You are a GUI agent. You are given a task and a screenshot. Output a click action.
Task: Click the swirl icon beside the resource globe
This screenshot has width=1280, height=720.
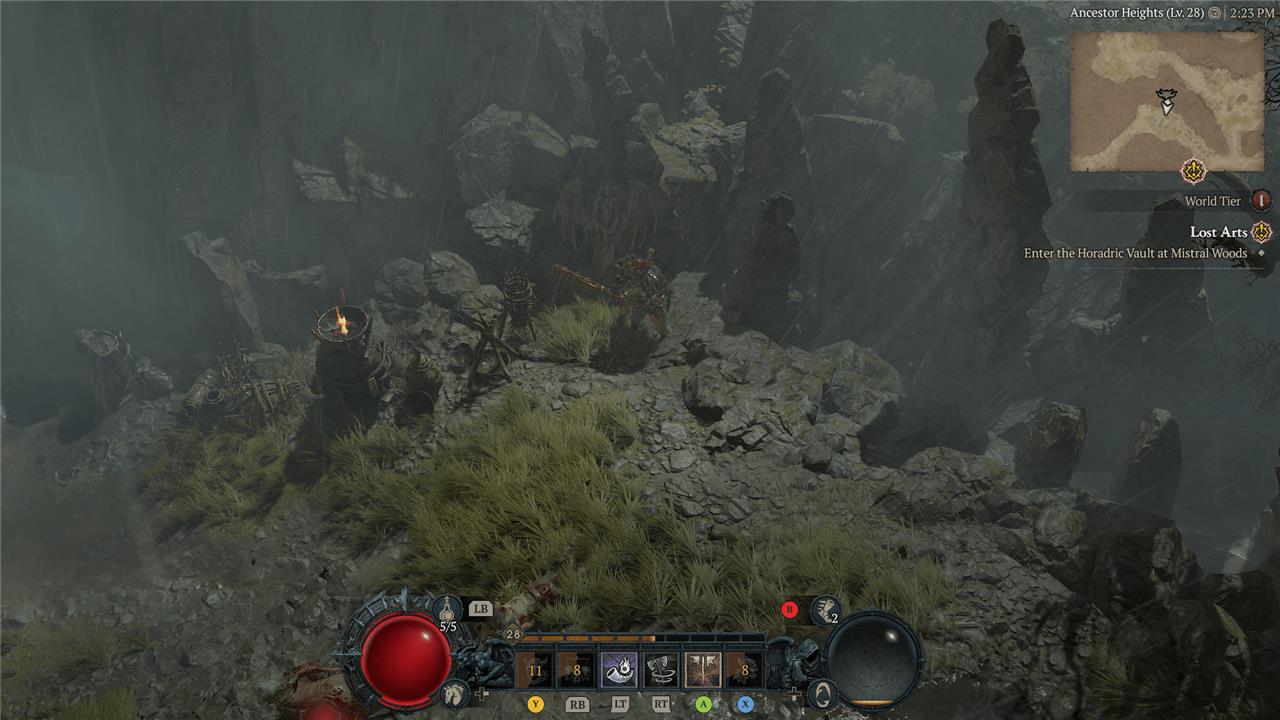[x=822, y=692]
